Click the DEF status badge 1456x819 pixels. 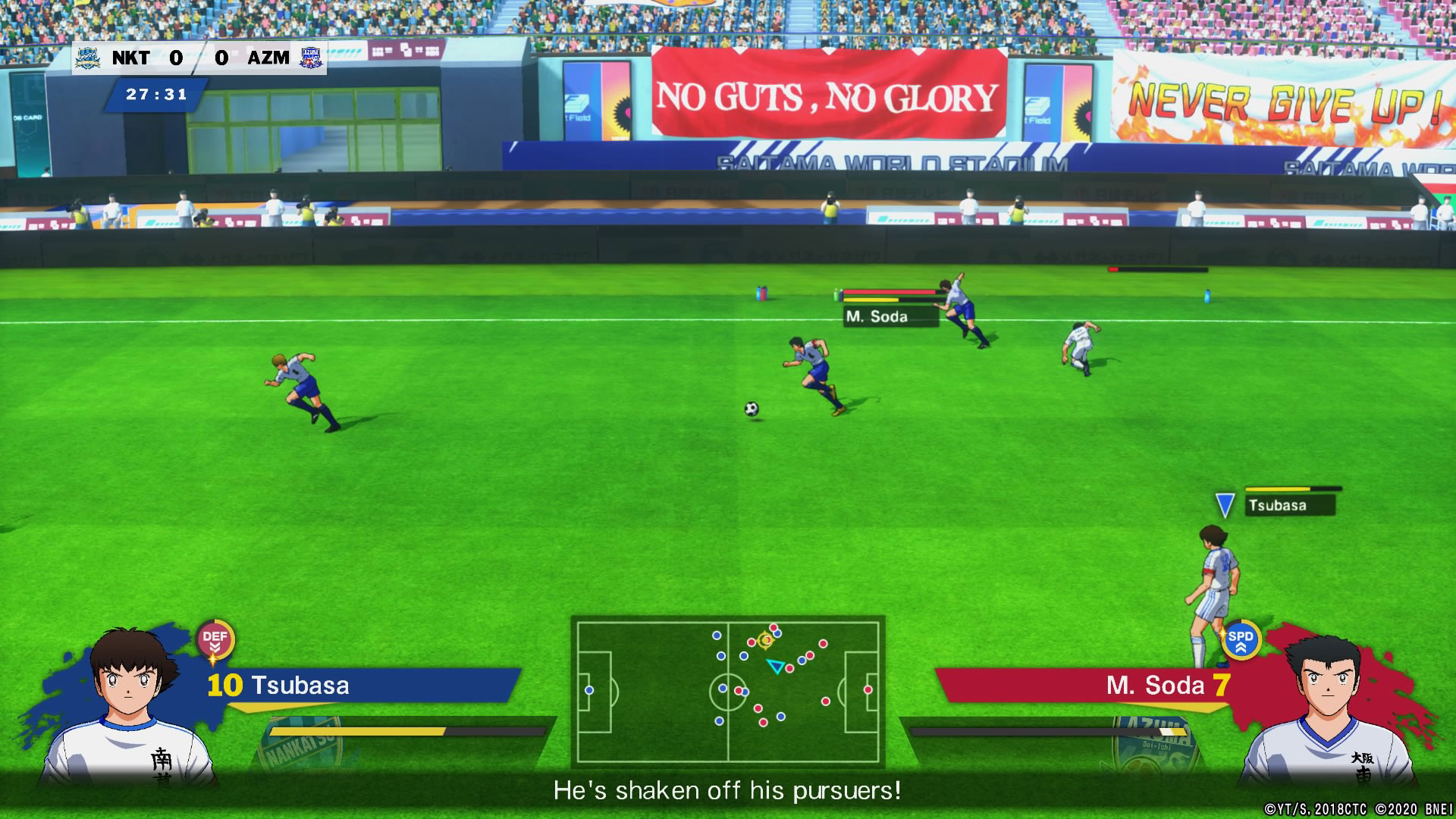coord(215,641)
